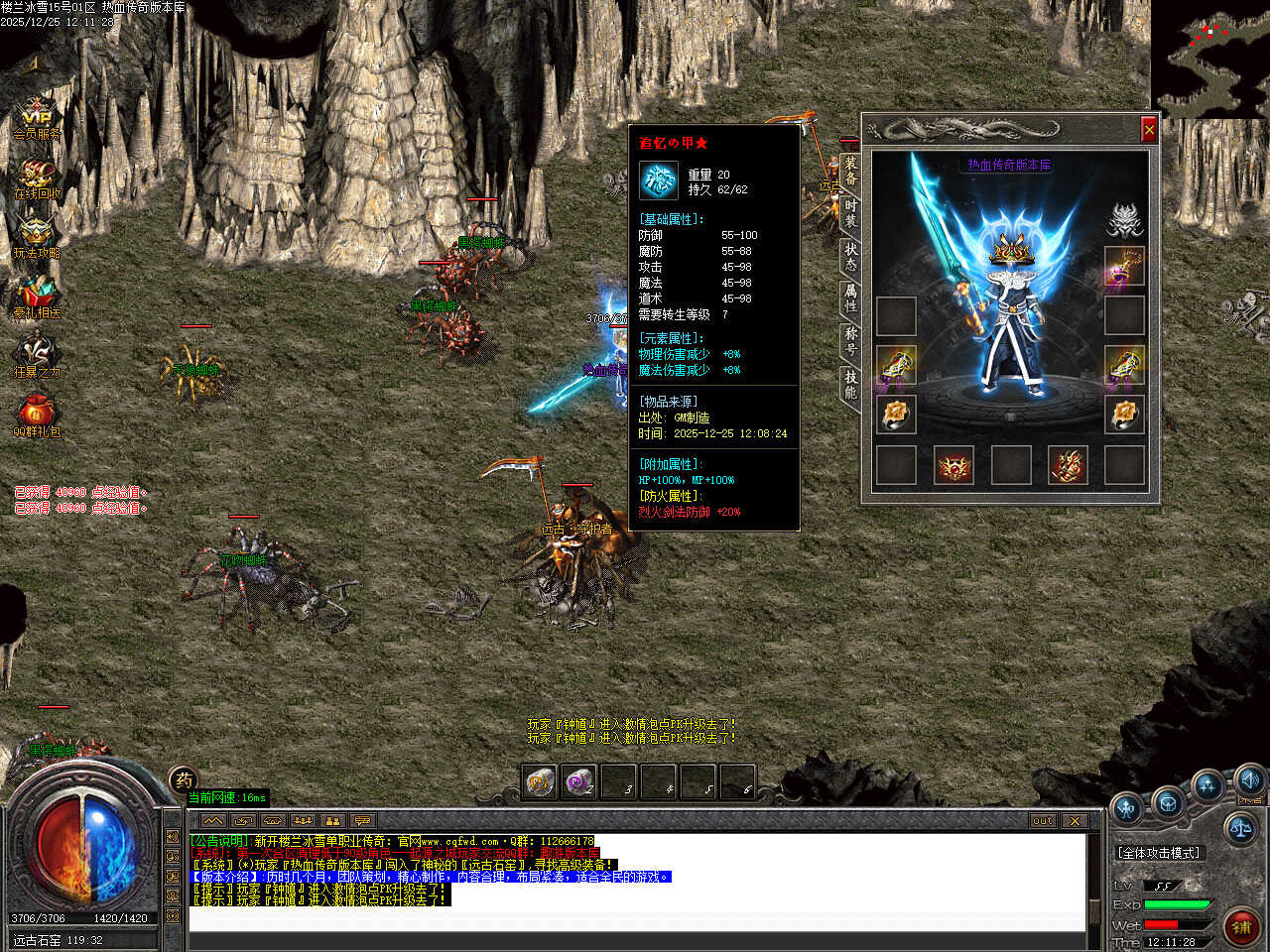Image resolution: width=1270 pixels, height=952 pixels.
Task: Use the purple scroll in hotbar slot 2
Action: [x=577, y=782]
